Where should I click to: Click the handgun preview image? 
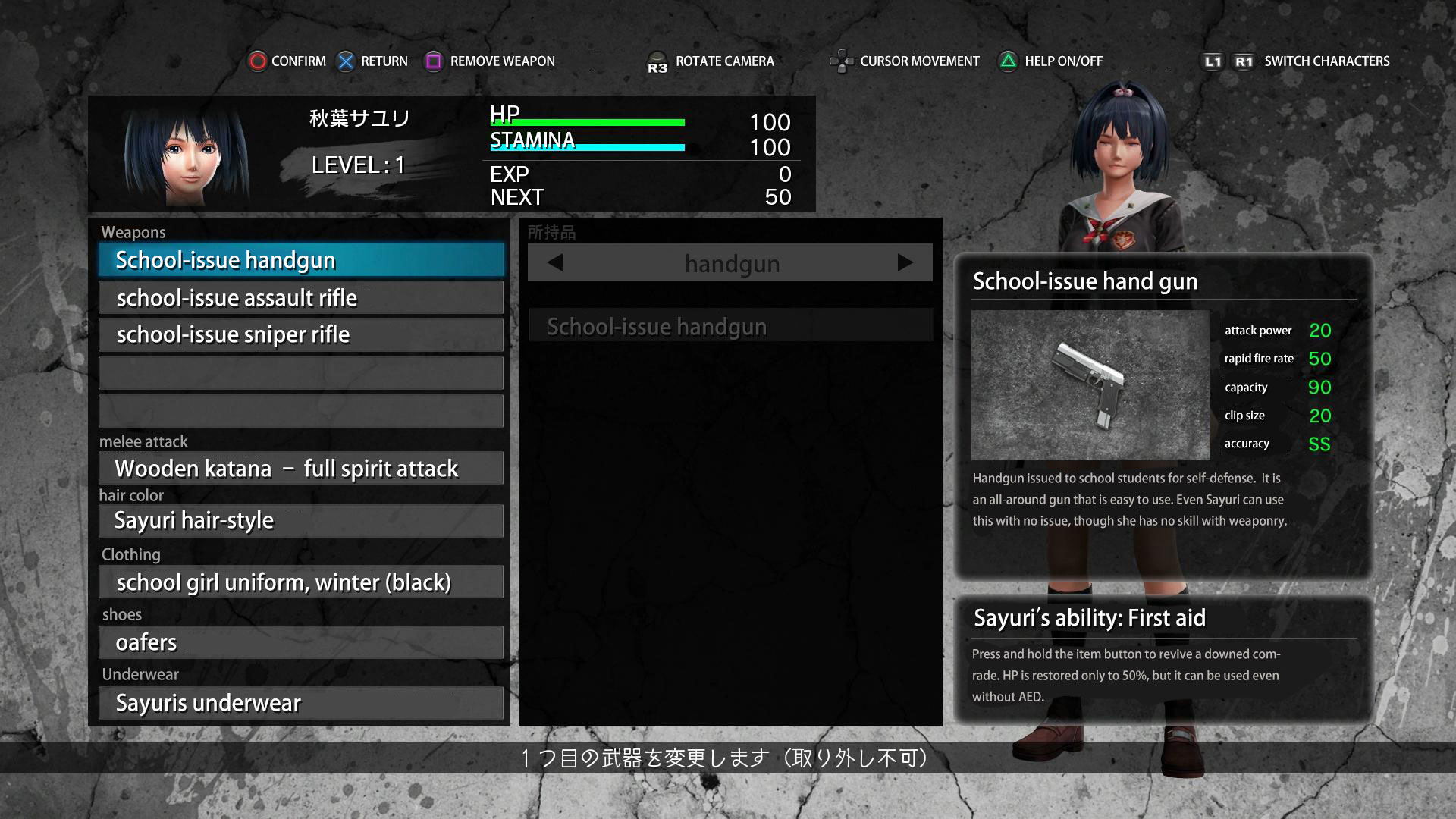[1090, 385]
